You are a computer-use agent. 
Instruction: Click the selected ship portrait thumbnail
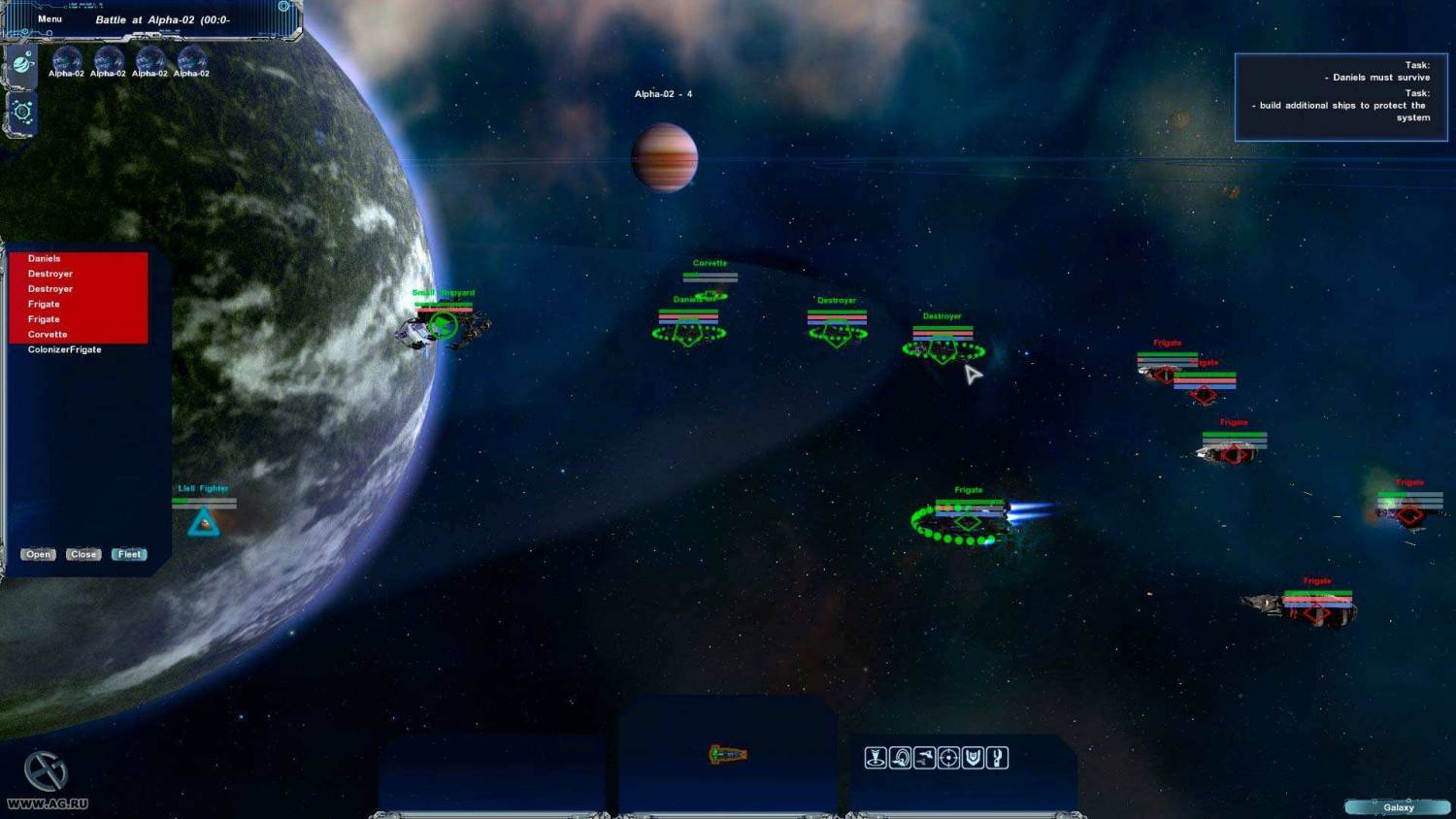pyautogui.click(x=727, y=754)
